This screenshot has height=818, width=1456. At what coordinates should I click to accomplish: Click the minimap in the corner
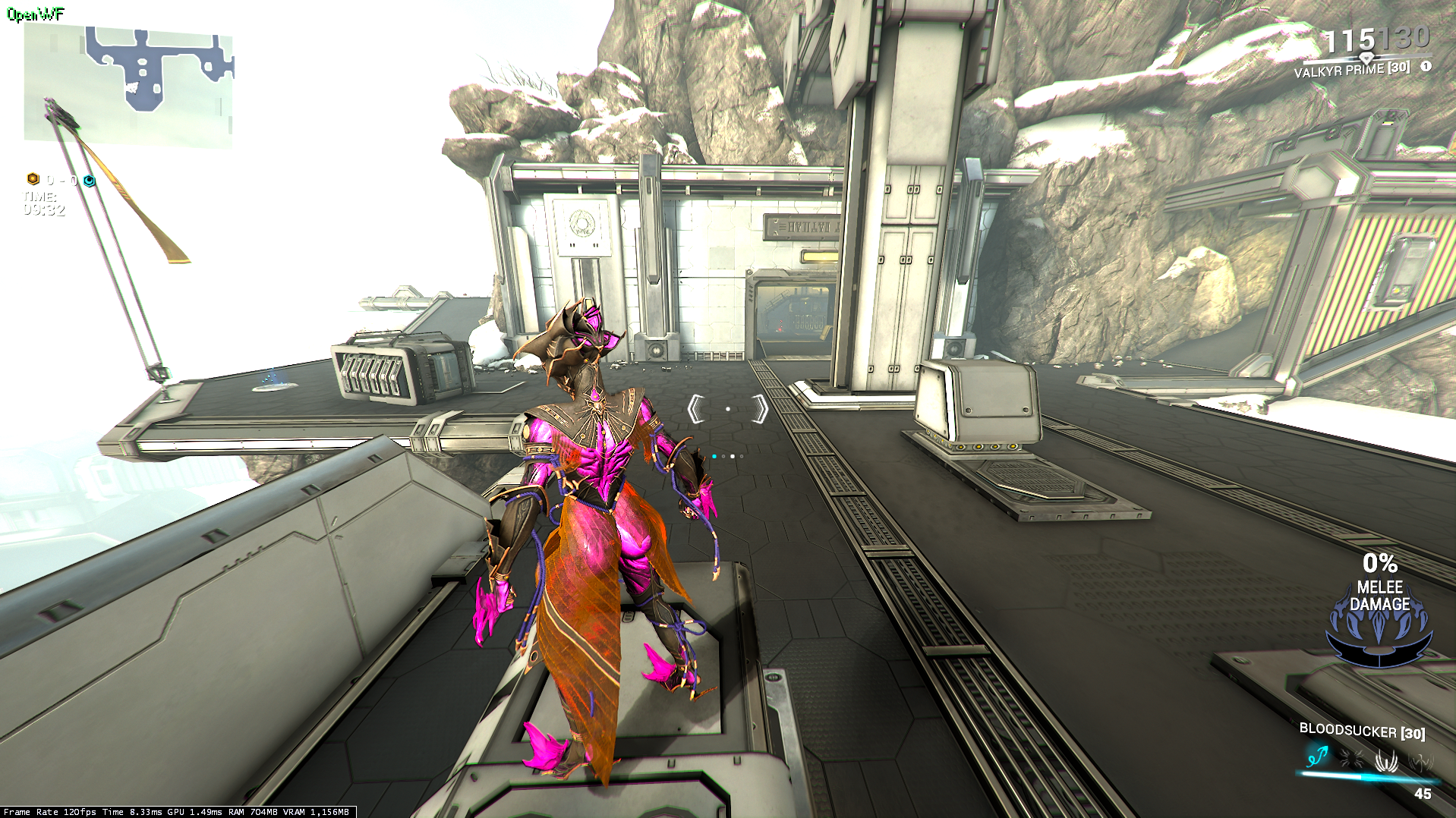tap(128, 85)
